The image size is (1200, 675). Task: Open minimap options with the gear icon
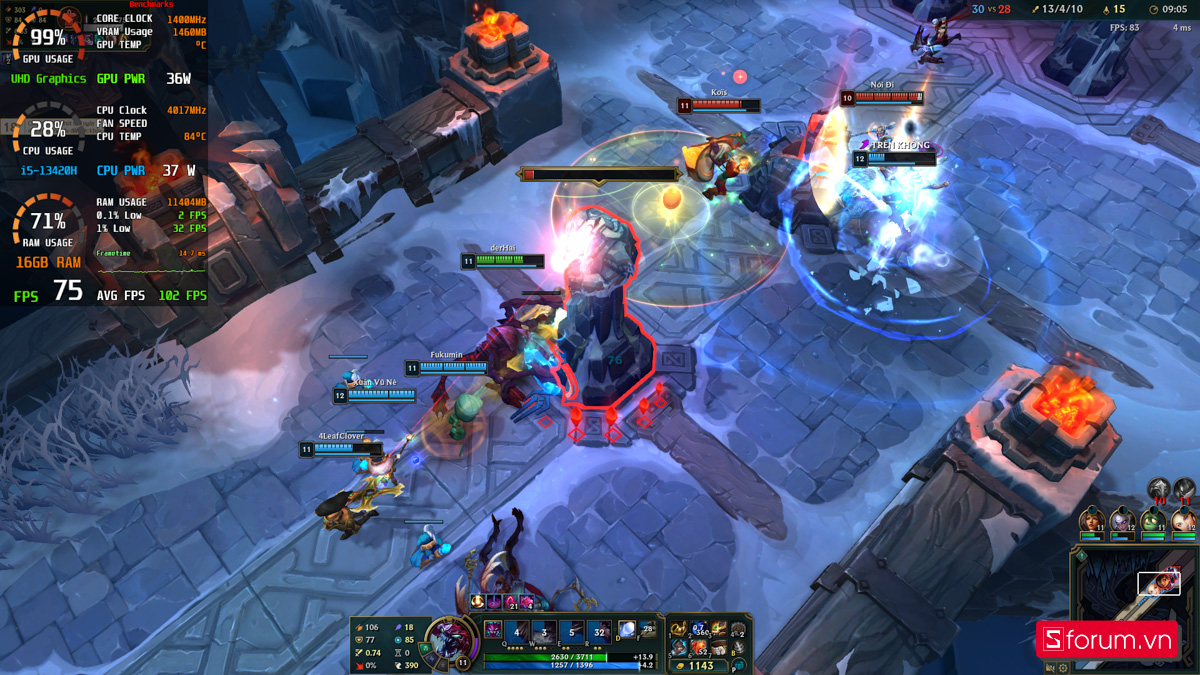pos(1063,668)
